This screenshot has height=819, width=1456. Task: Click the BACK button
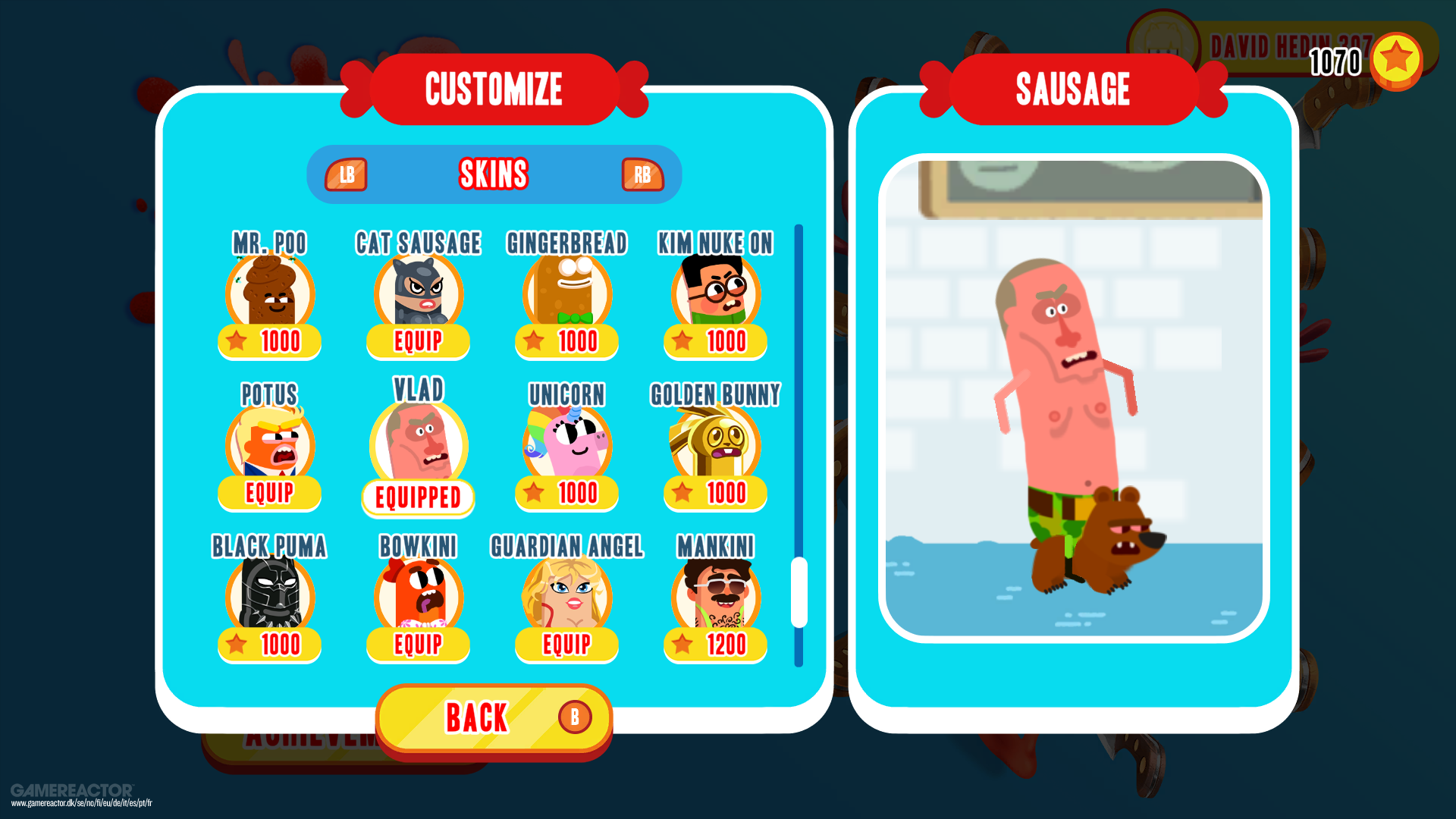(493, 715)
